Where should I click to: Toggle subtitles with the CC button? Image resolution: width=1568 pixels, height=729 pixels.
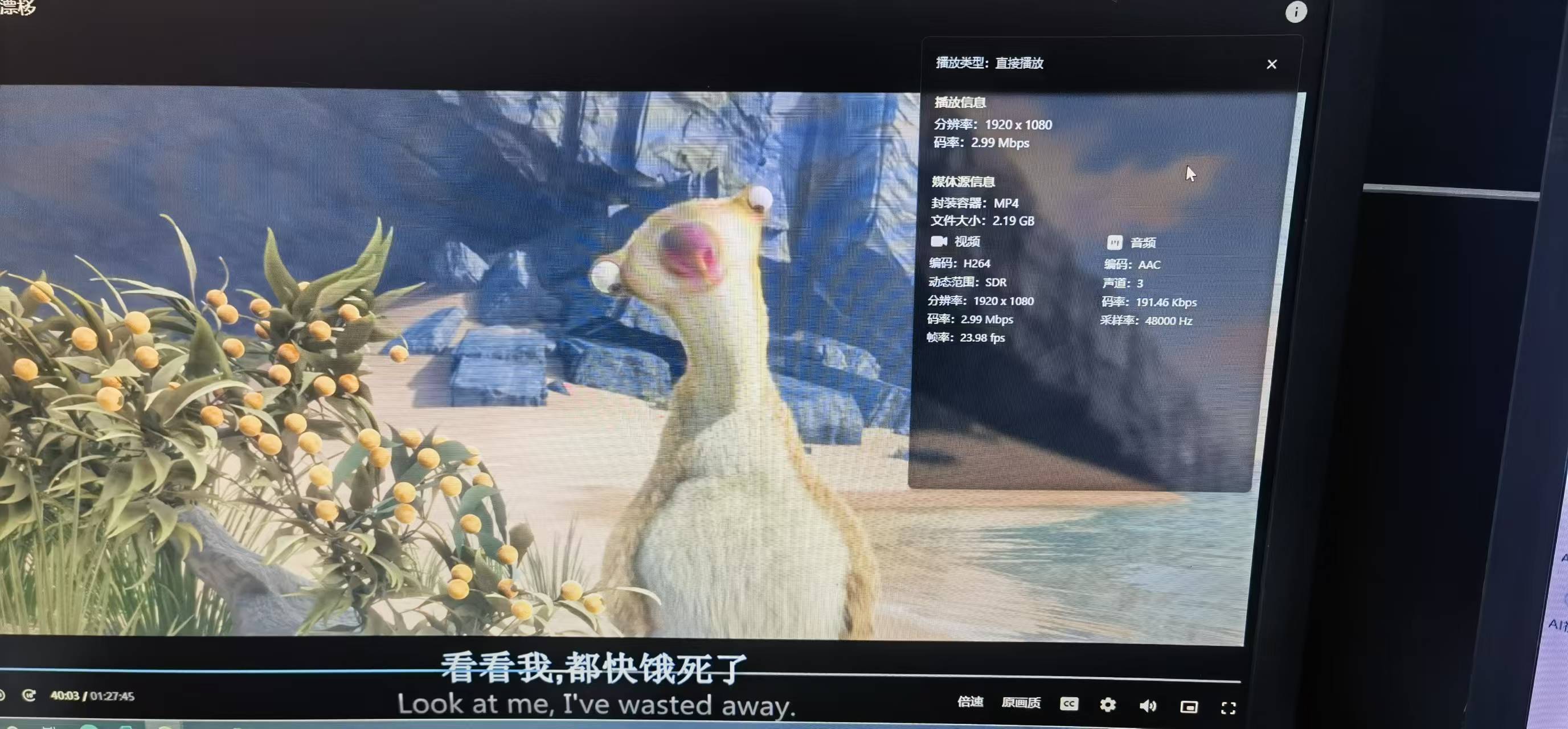tap(1068, 704)
